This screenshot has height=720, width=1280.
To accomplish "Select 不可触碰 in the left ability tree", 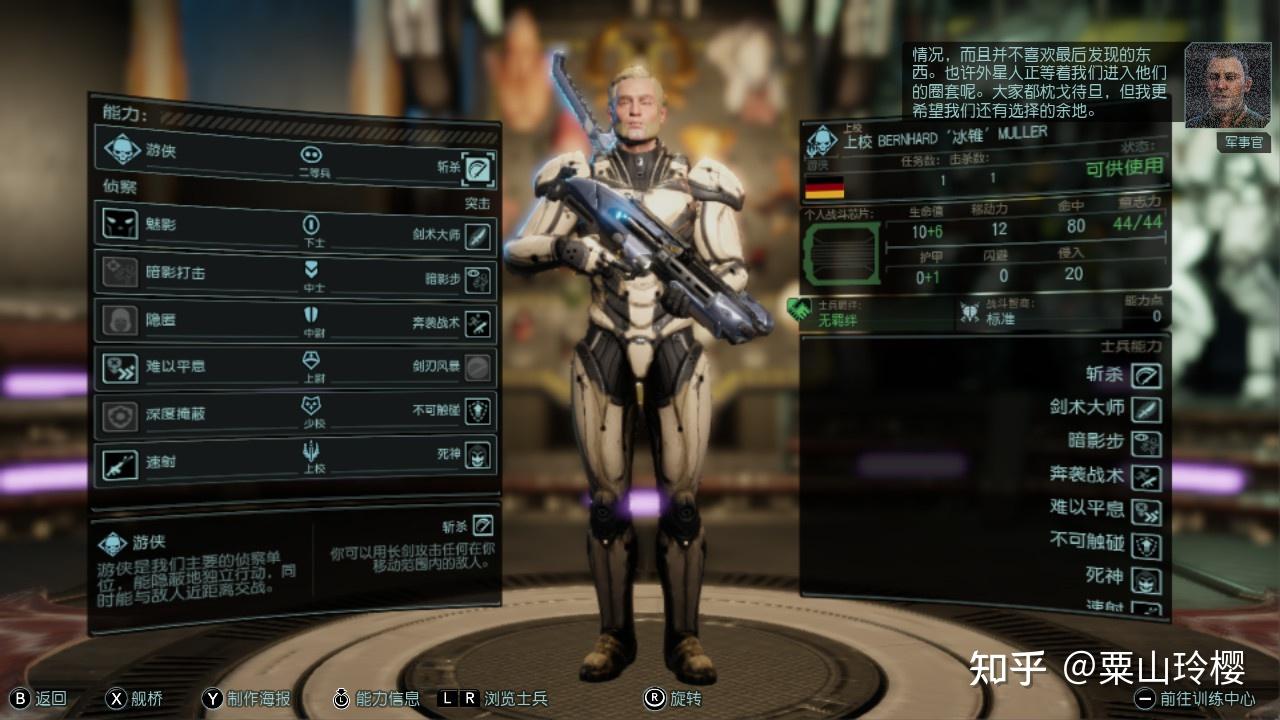I will [x=478, y=412].
